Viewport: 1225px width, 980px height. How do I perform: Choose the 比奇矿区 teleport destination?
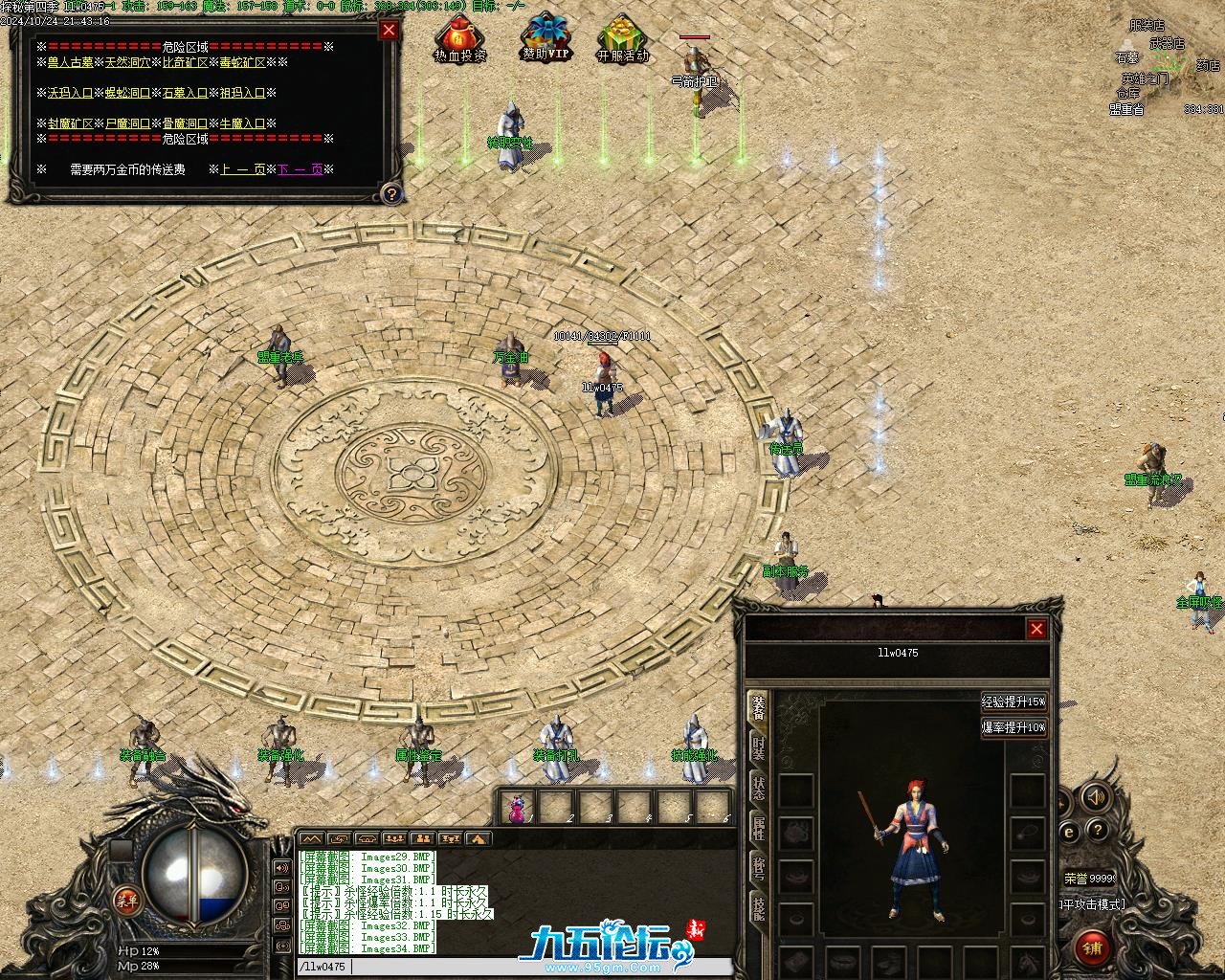tap(186, 62)
